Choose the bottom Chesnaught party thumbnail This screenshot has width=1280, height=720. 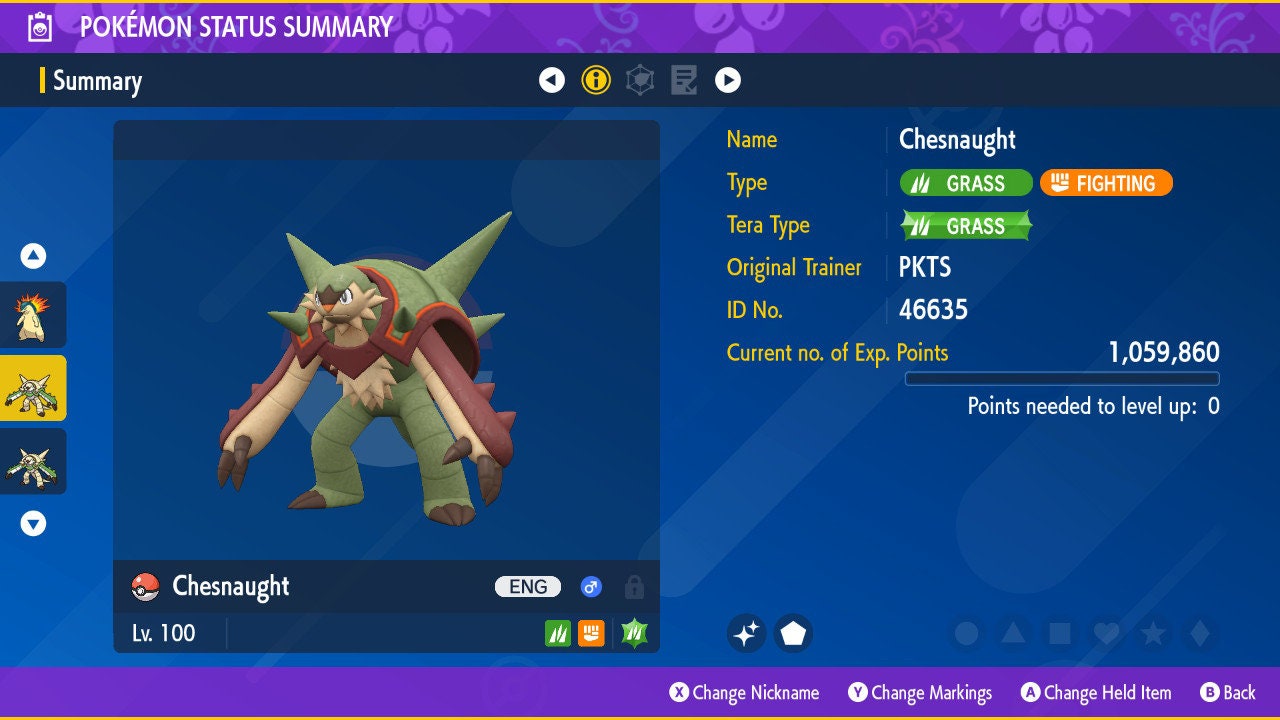33,461
